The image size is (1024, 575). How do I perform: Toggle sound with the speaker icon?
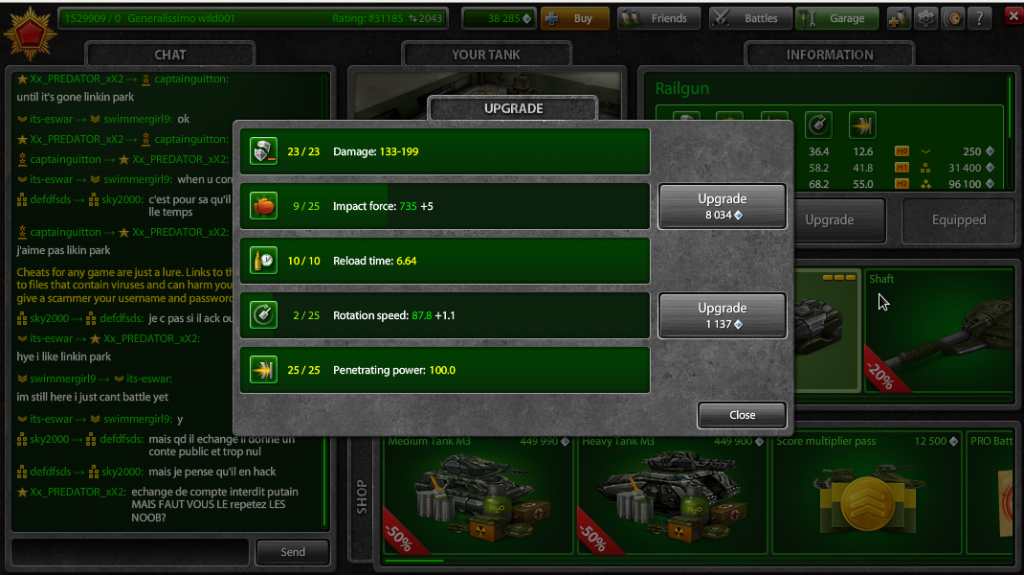click(953, 18)
